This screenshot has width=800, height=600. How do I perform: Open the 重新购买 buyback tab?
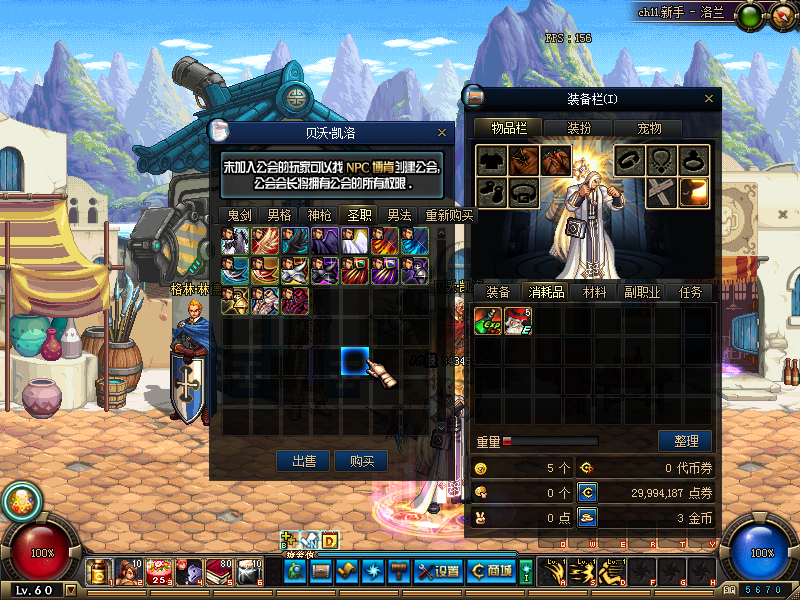tap(449, 214)
